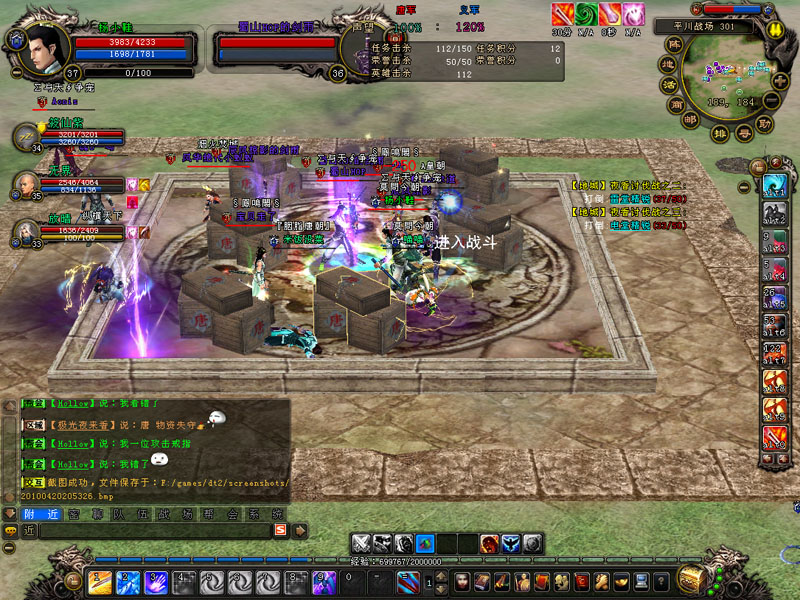Screen dimensions: 800x600
Task: Select the 杨小鞋 player portrait
Action: (38, 46)
